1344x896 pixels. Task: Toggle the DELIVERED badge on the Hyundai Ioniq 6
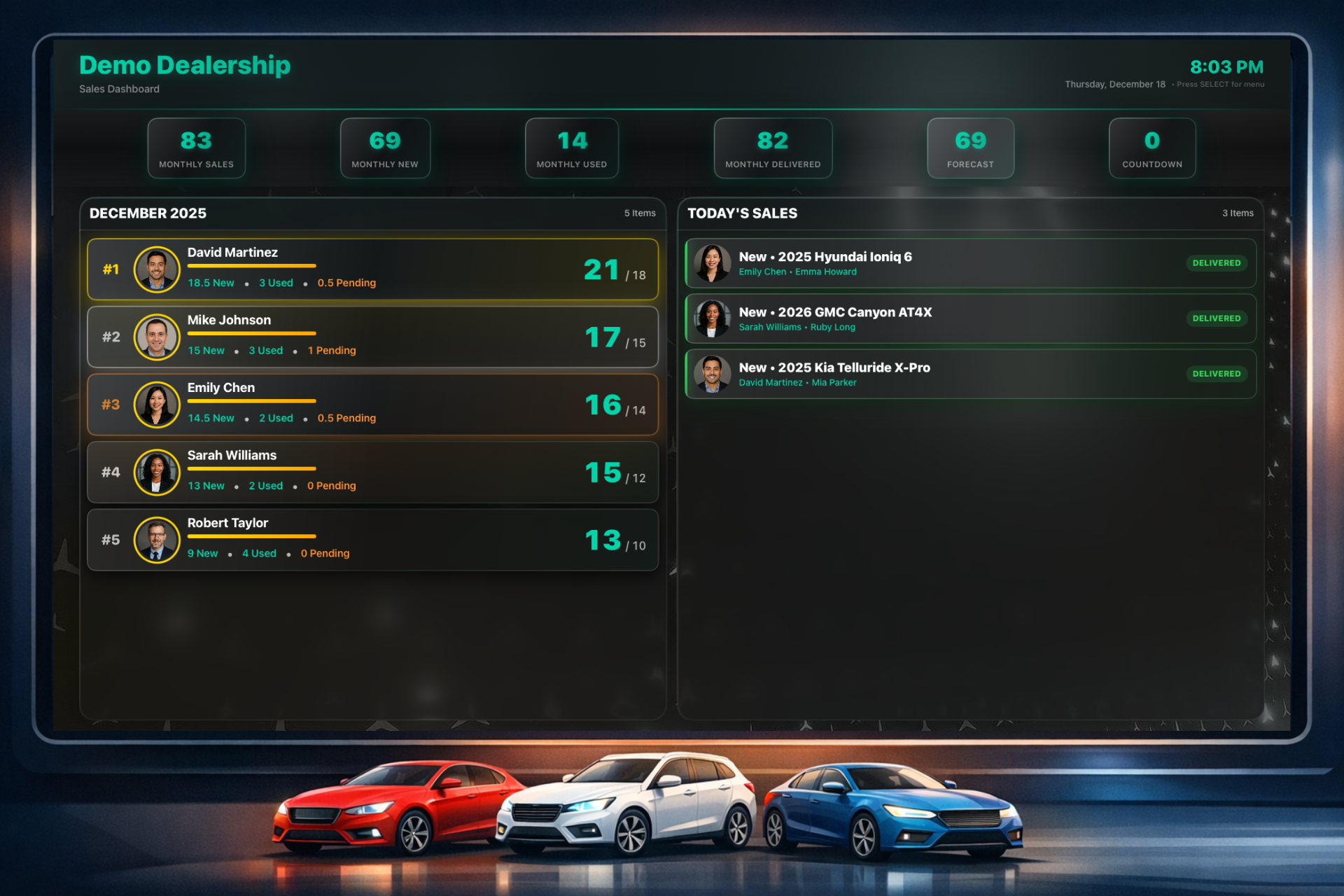(1217, 263)
